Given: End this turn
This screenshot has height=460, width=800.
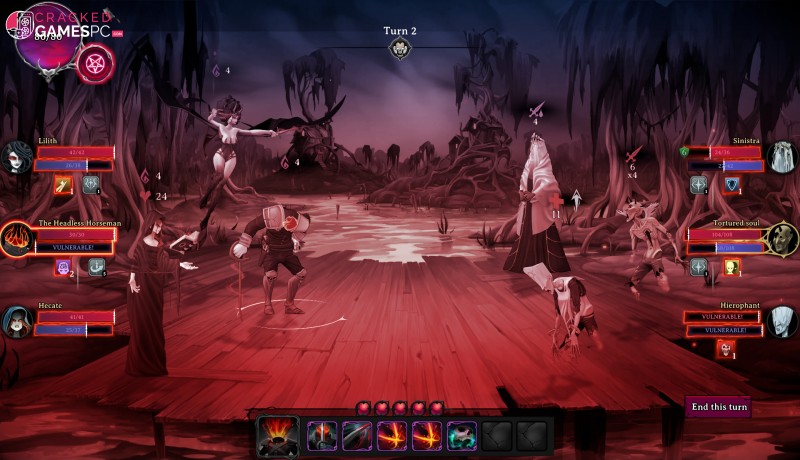Looking at the screenshot, I should [719, 407].
